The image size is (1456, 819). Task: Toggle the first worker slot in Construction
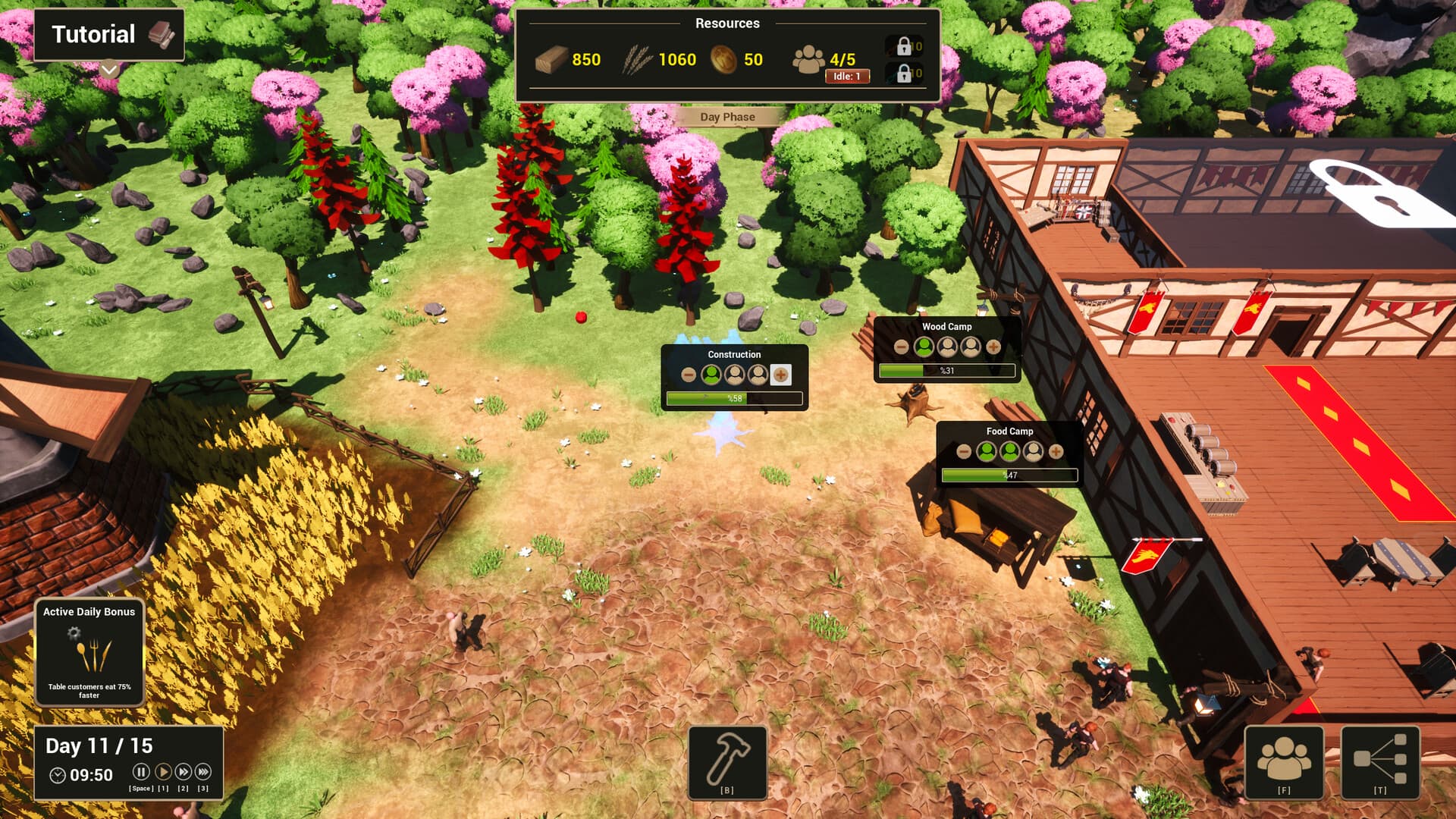pyautogui.click(x=711, y=375)
